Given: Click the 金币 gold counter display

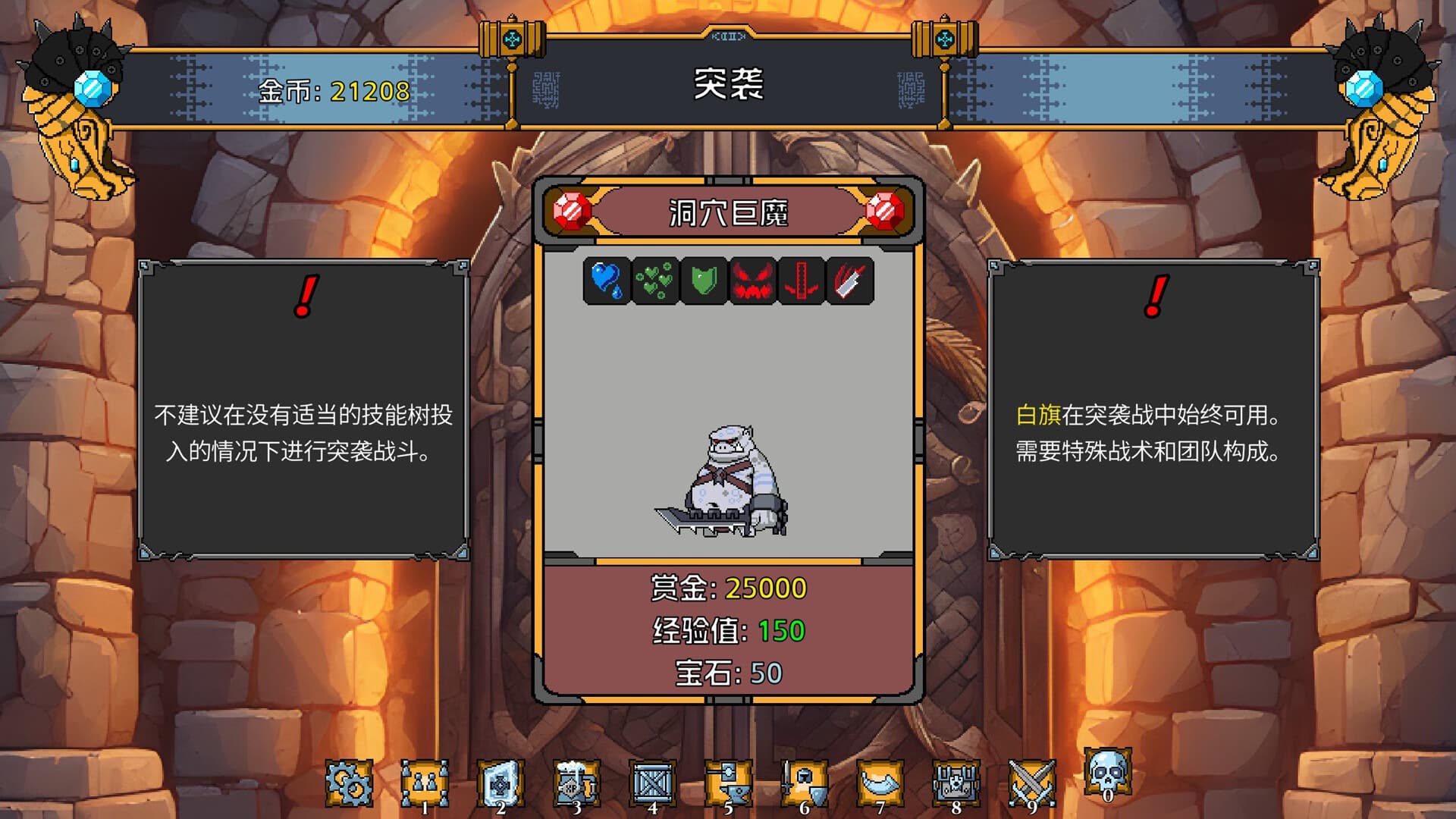Looking at the screenshot, I should (x=330, y=94).
